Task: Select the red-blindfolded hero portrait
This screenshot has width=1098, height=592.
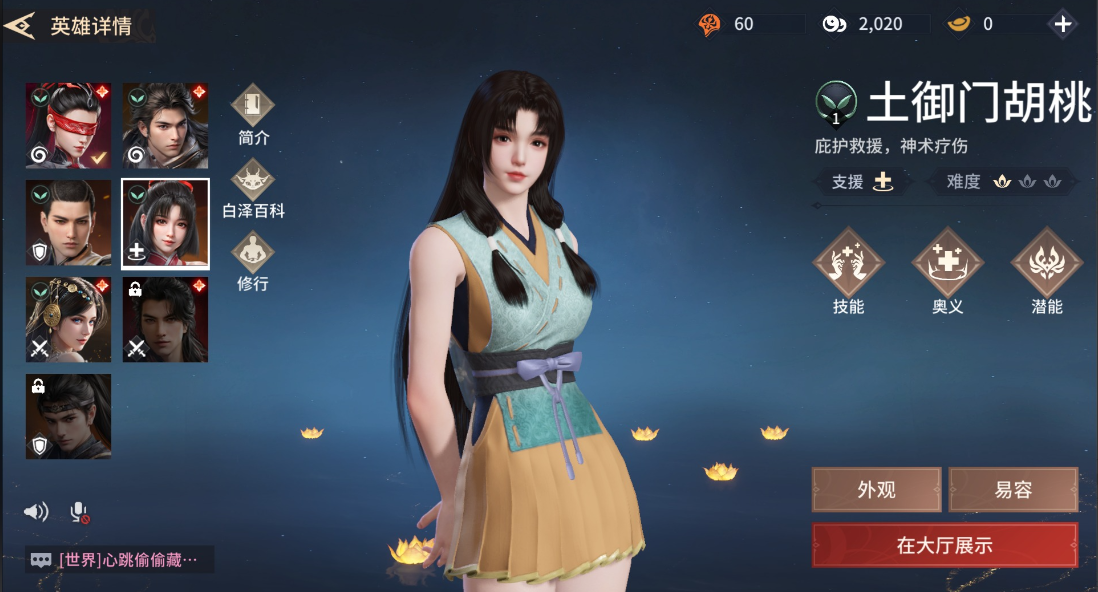Action: 68,125
